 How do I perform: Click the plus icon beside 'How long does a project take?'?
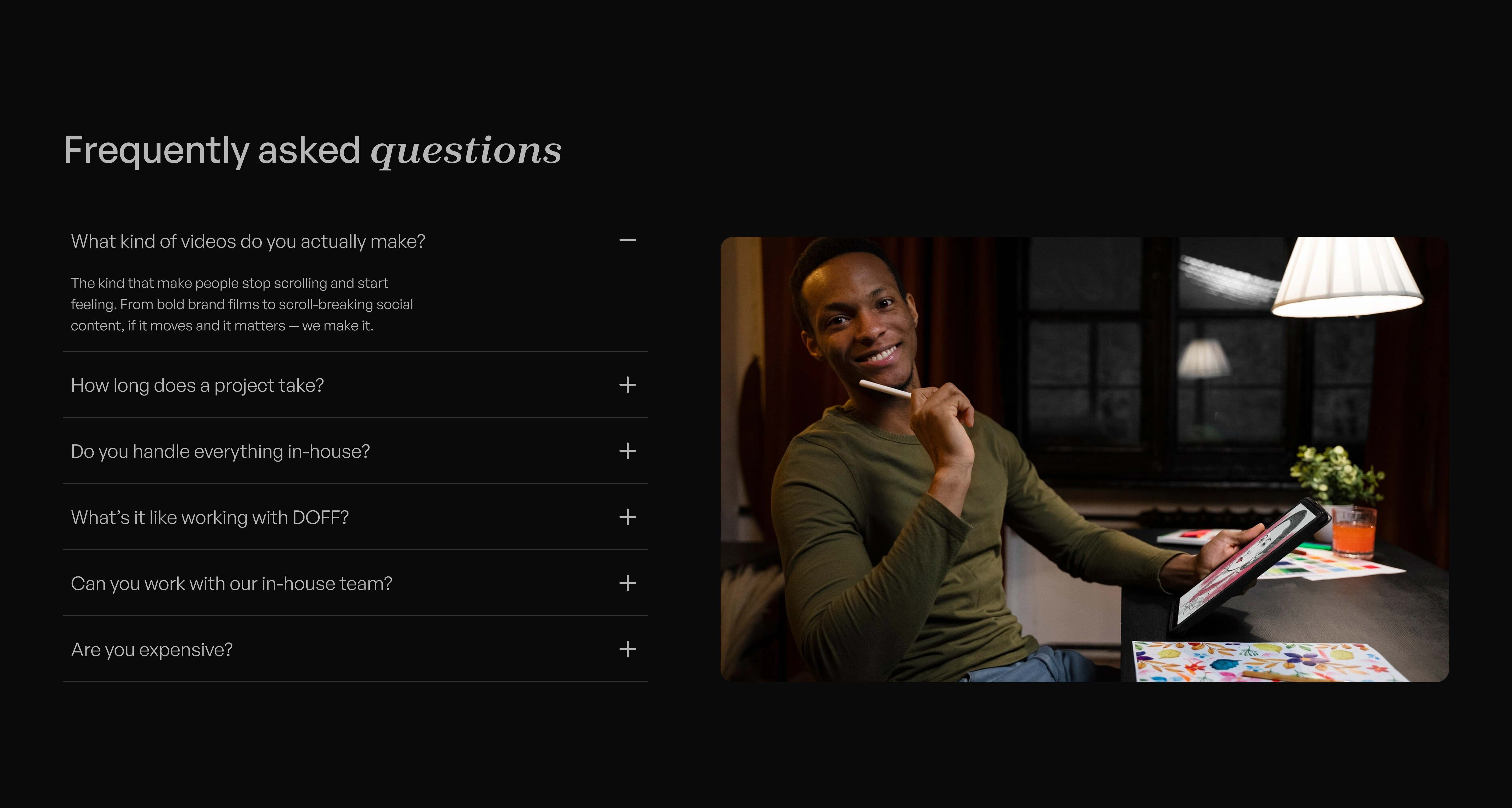(x=628, y=385)
